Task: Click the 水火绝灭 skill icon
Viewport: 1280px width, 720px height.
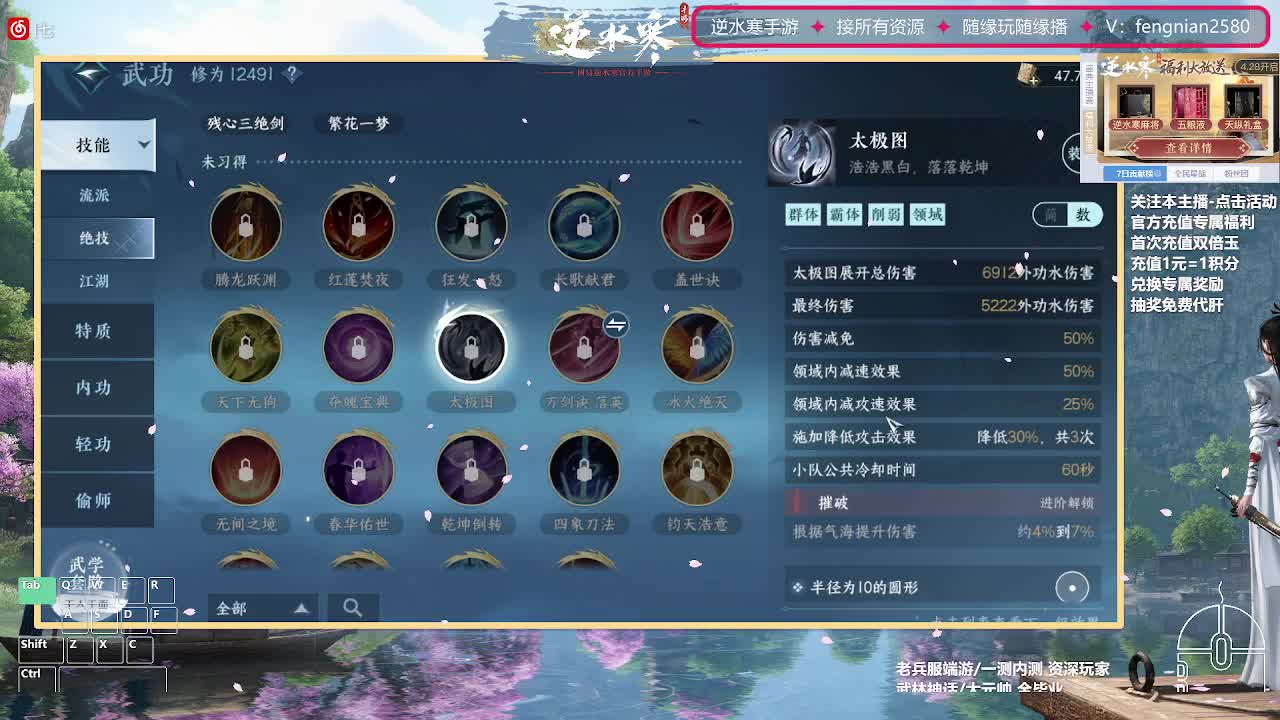Action: click(x=697, y=347)
